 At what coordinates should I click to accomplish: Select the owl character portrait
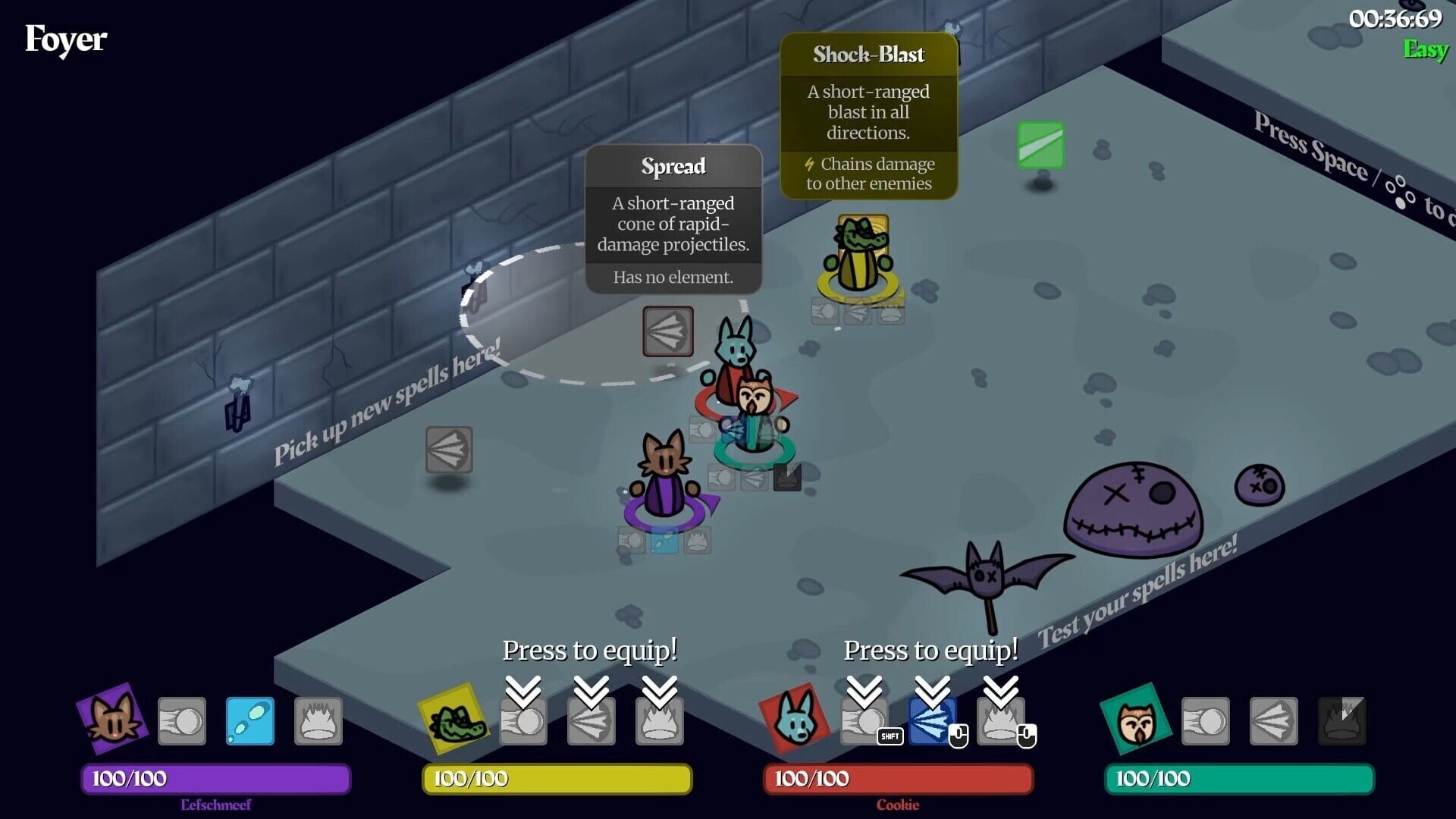click(1137, 720)
